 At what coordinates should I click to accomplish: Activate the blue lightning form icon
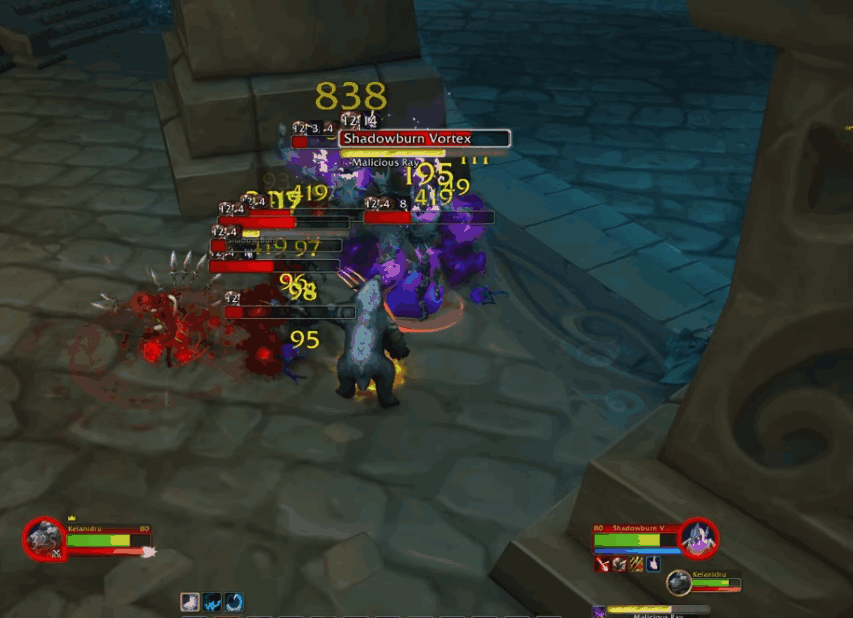(x=211, y=602)
